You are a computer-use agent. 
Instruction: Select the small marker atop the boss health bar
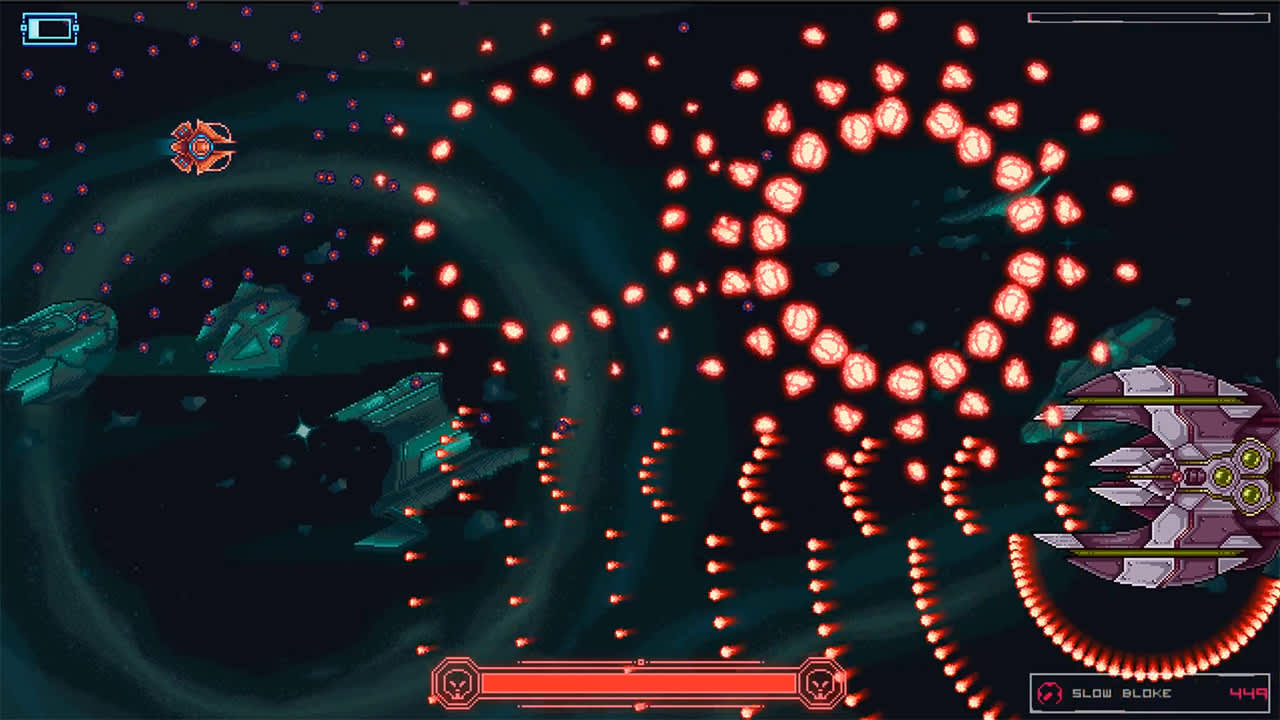point(642,663)
